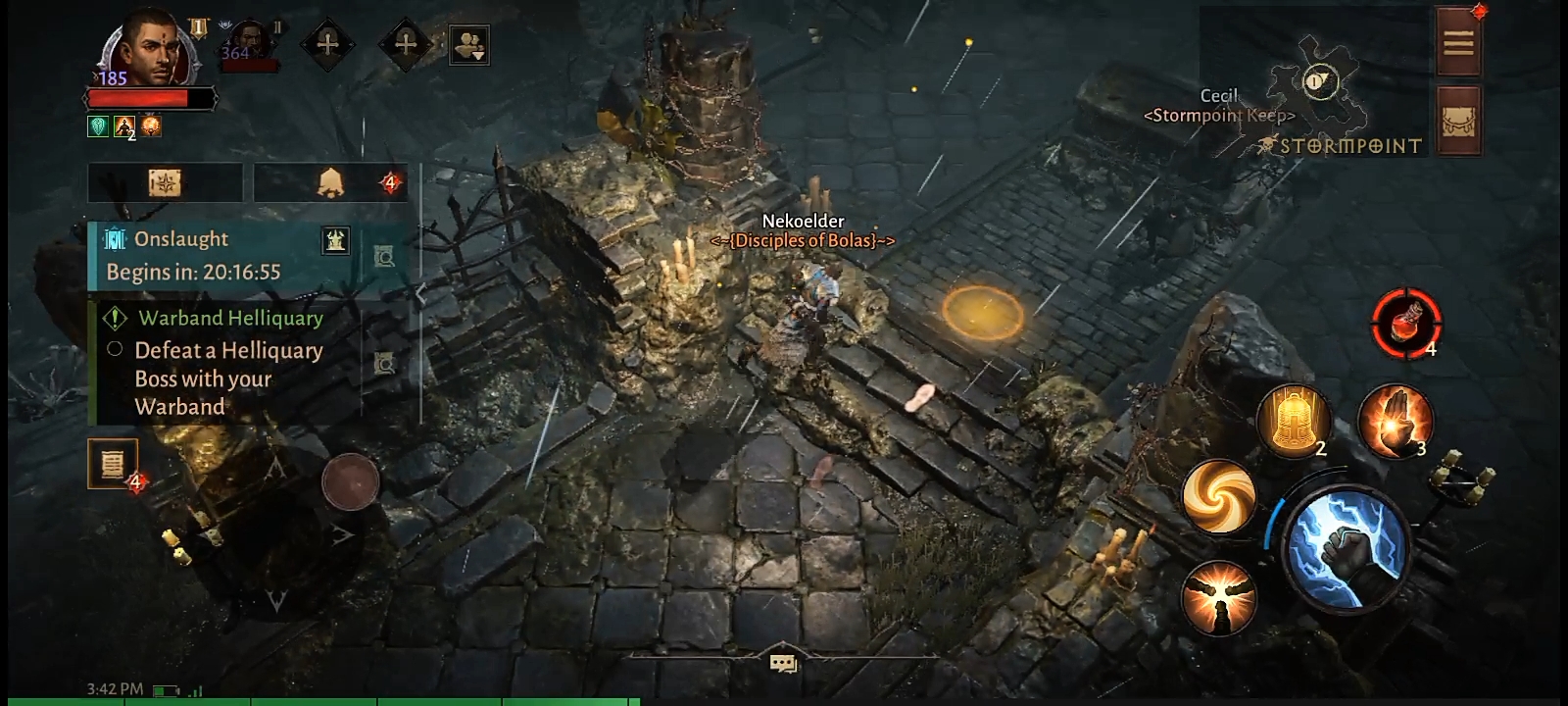Click the tower icon beside Onslaught
Image resolution: width=1568 pixels, height=706 pixels.
(x=335, y=240)
